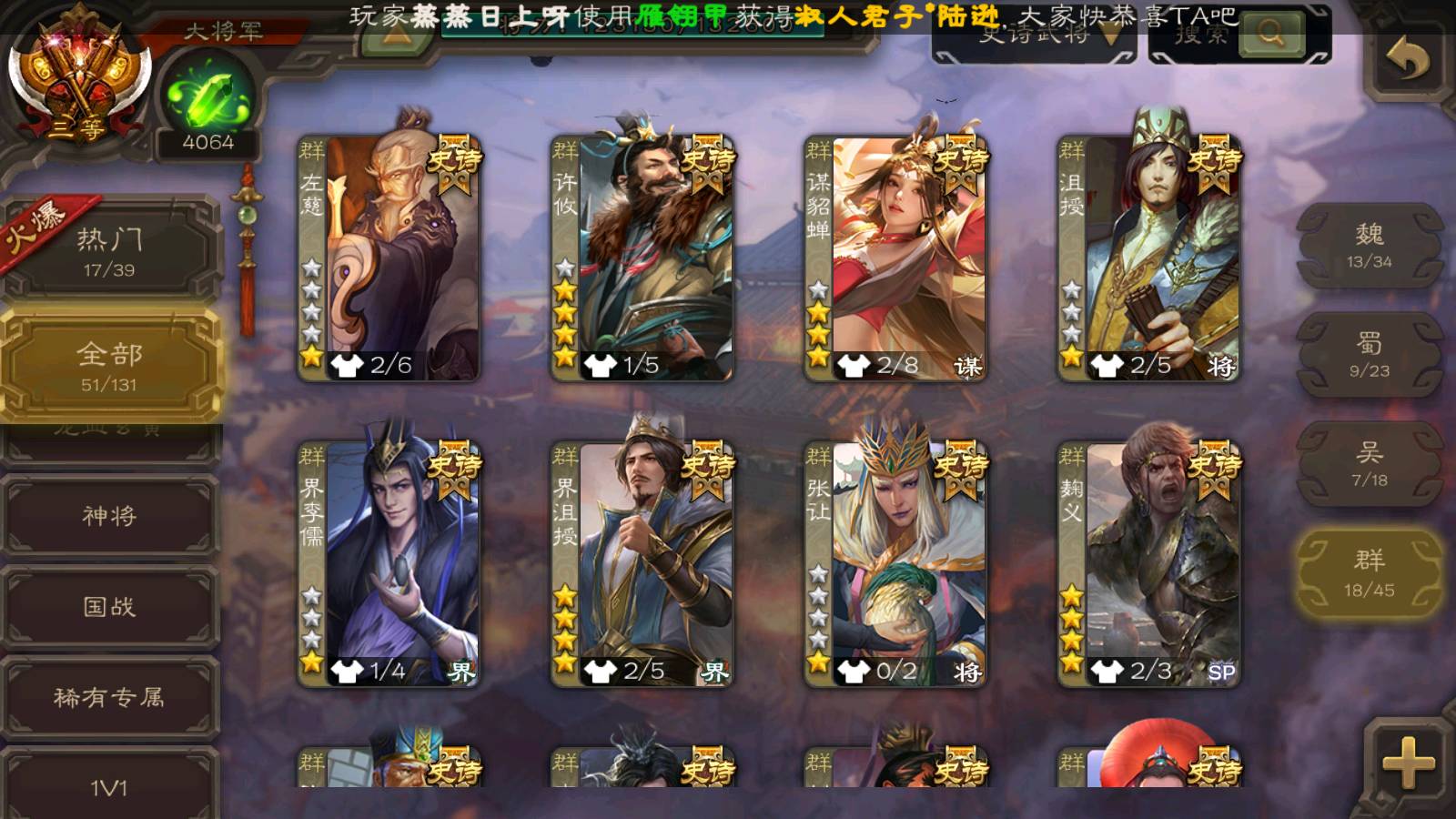Viewport: 1456px width, 819px height.
Task: Open the 神将 category
Action: tap(109, 516)
